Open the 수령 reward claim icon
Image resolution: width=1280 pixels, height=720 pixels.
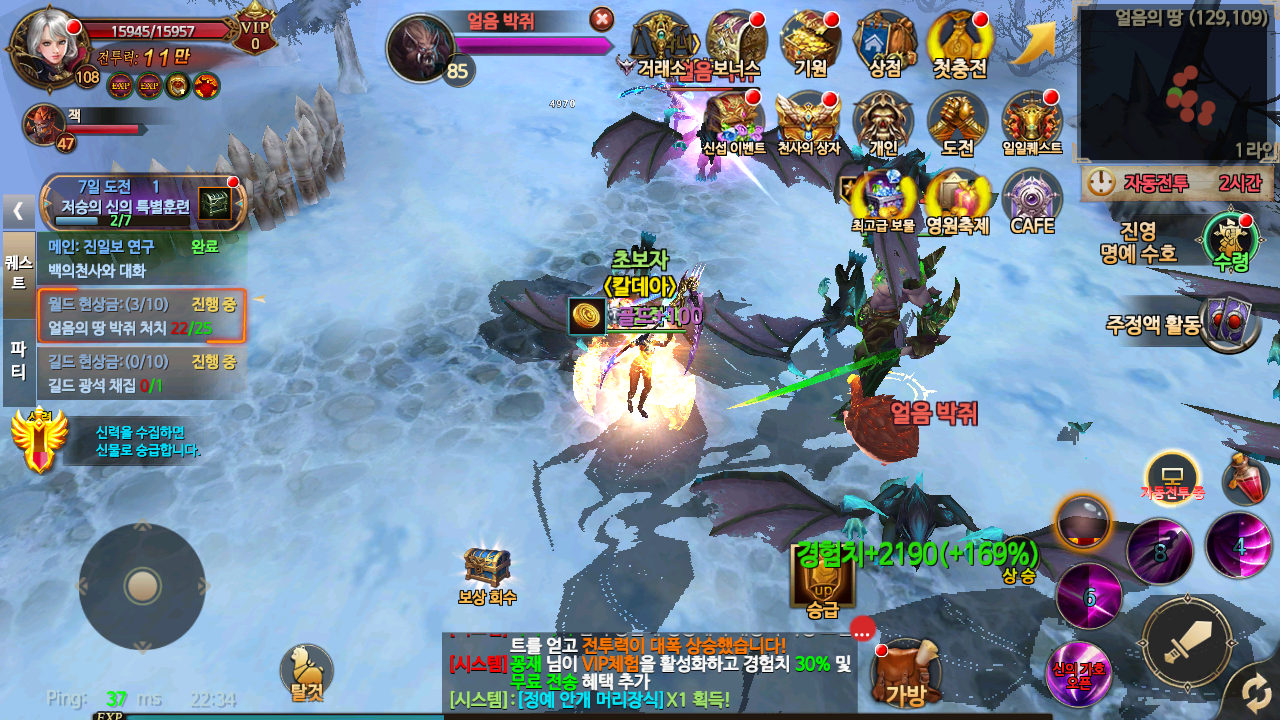click(x=1231, y=242)
